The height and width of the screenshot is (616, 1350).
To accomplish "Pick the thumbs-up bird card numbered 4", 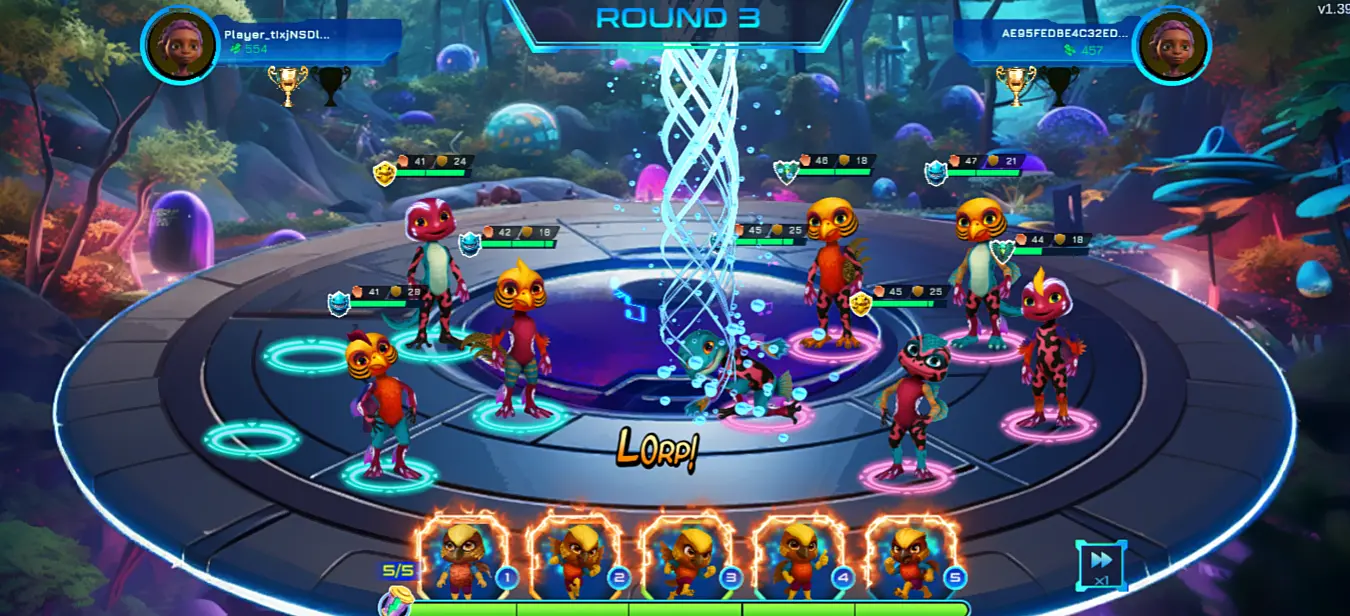I will tap(800, 558).
